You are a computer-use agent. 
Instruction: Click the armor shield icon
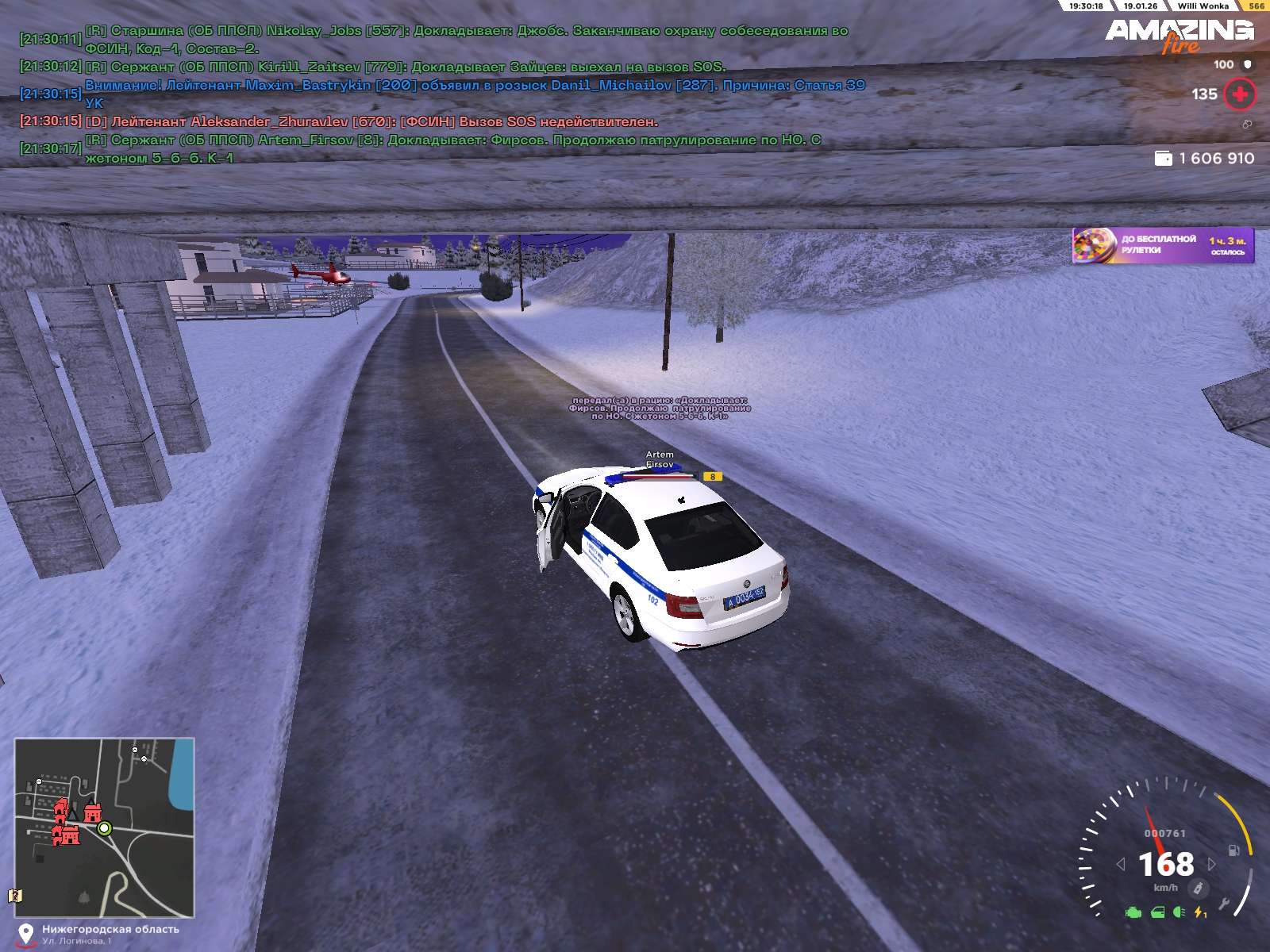(x=1247, y=64)
